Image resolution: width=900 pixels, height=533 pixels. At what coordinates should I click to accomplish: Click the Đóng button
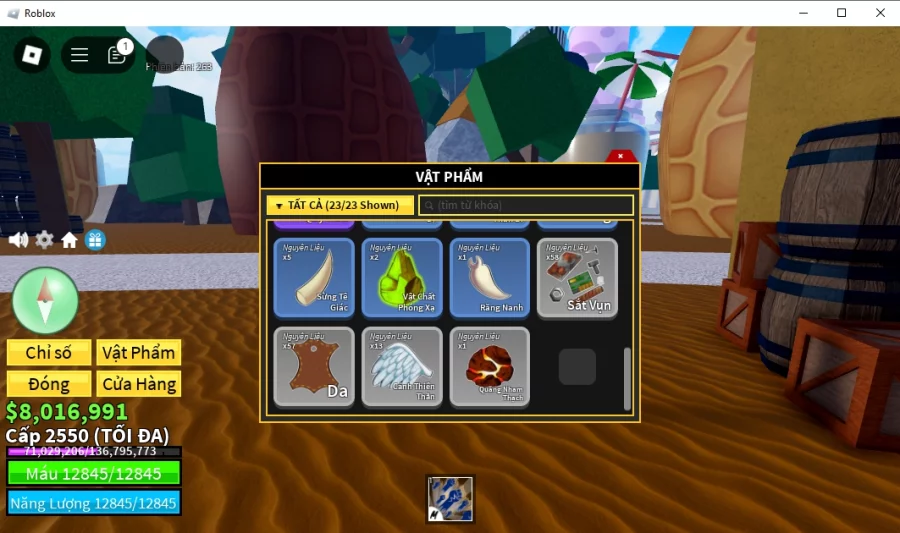pyautogui.click(x=49, y=384)
